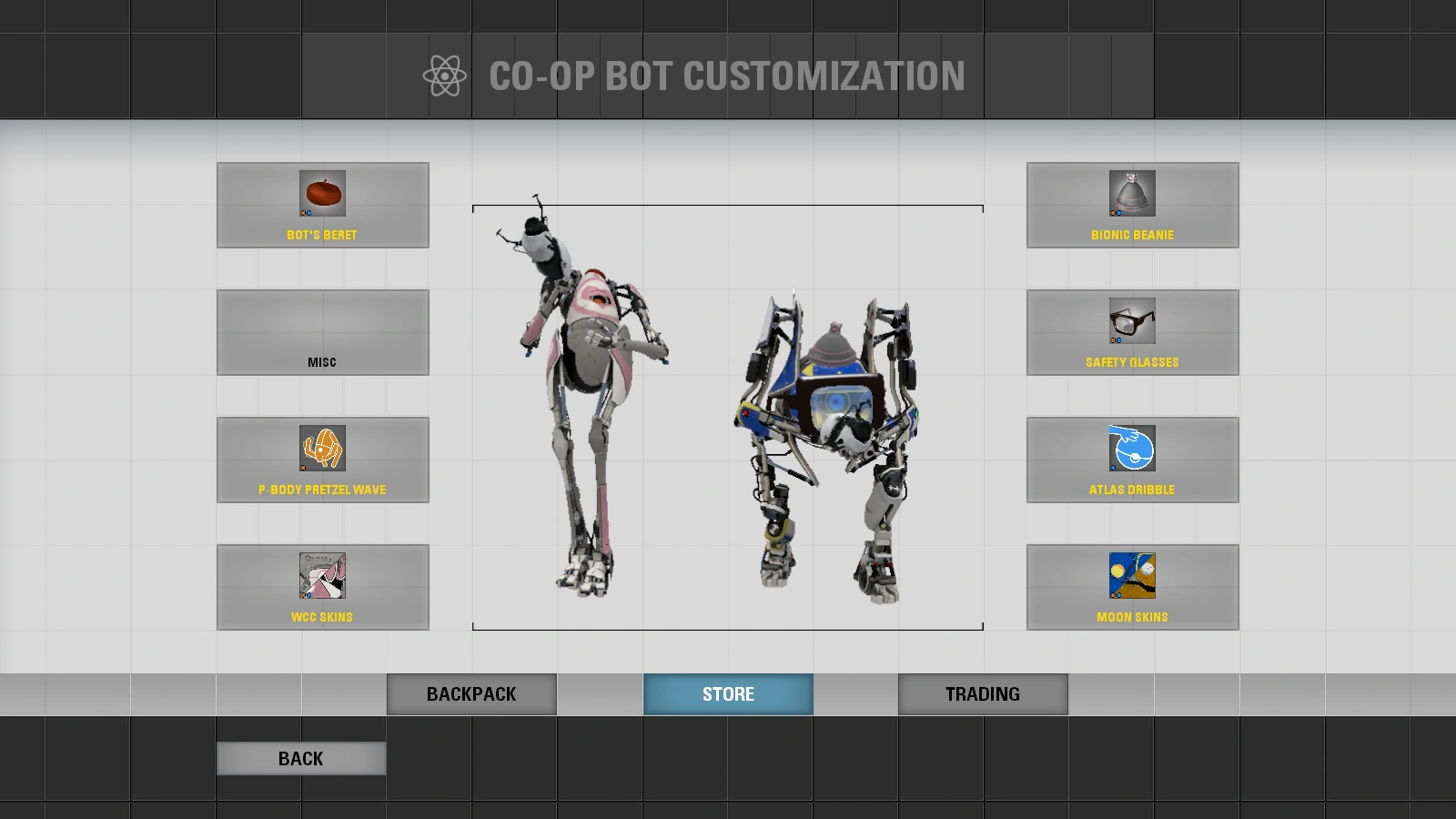The height and width of the screenshot is (819, 1456).
Task: Toggle the blue bot marker on Moon Skins
Action: coord(1119,594)
